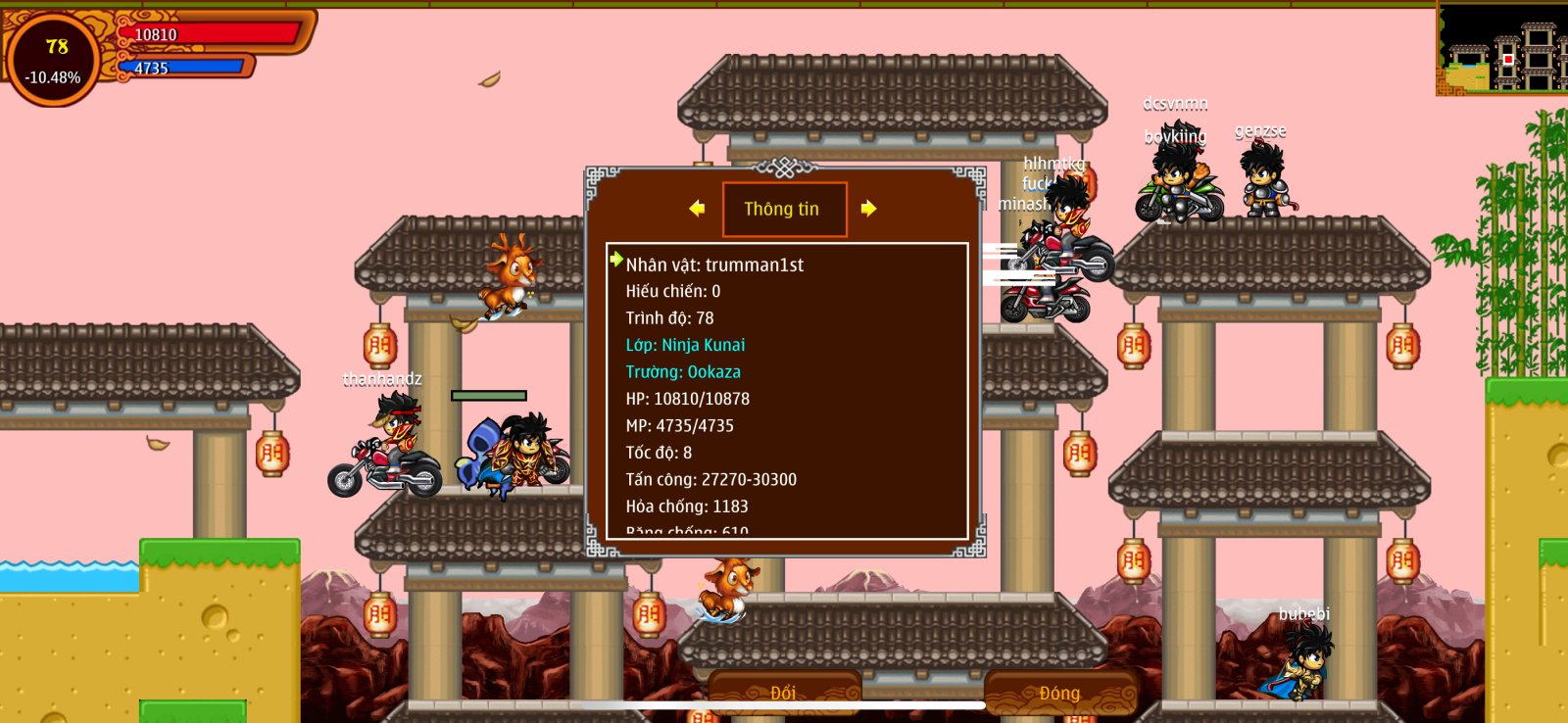Tap the Đổi button
Image resolution: width=1568 pixels, height=723 pixels.
point(784,692)
